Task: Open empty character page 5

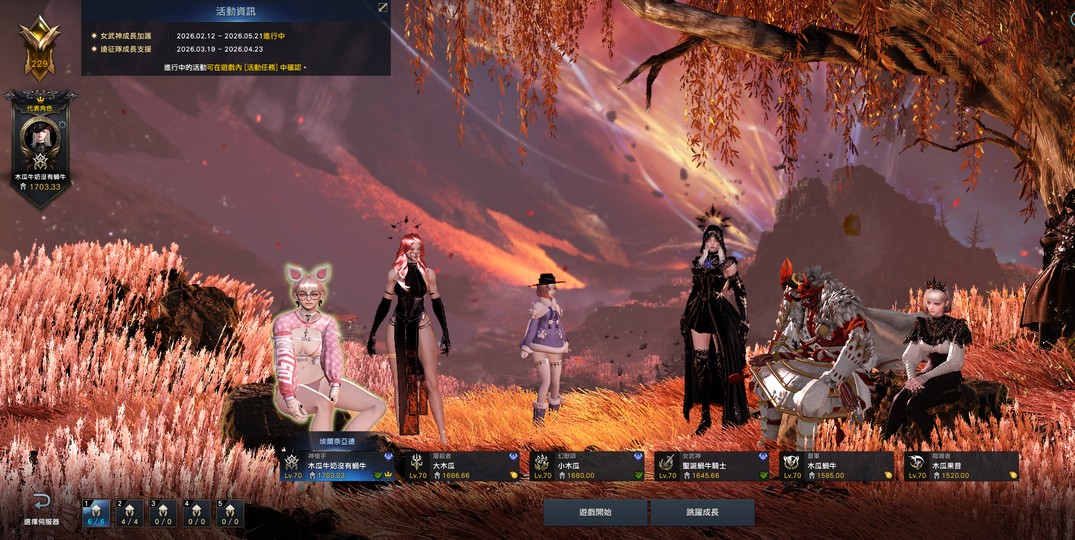Action: tap(229, 513)
